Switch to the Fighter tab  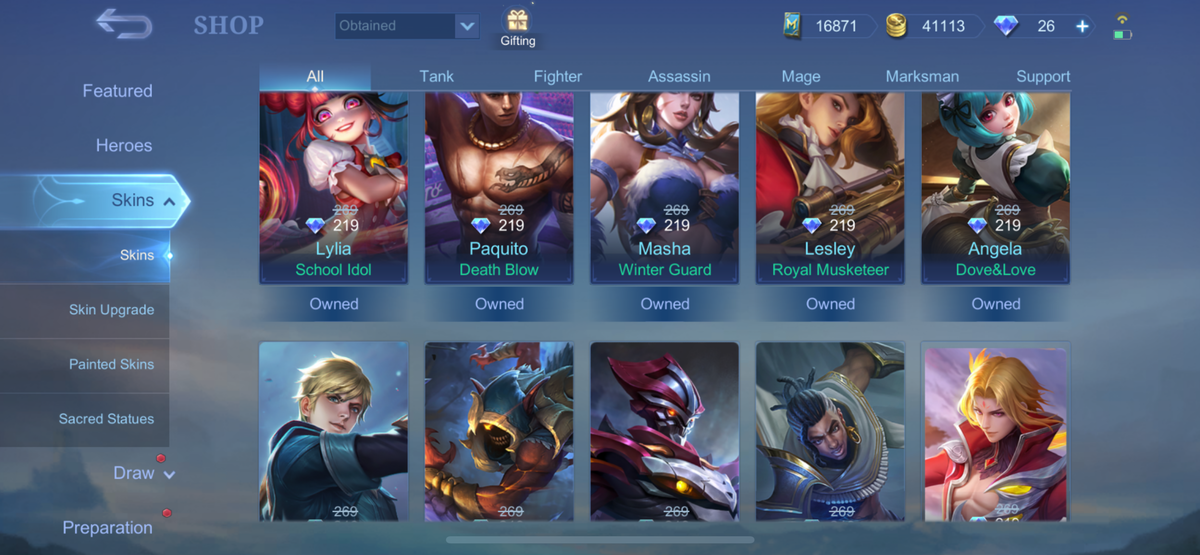click(558, 76)
